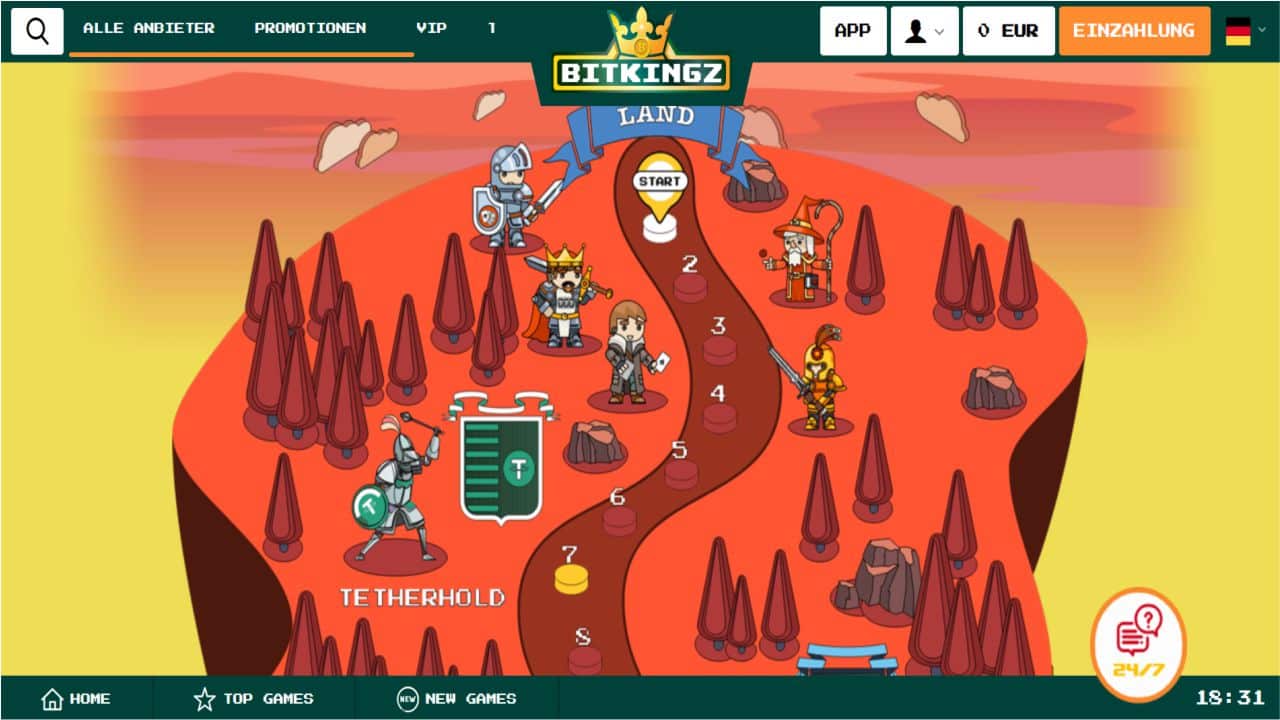Open the VIP section

[x=431, y=28]
